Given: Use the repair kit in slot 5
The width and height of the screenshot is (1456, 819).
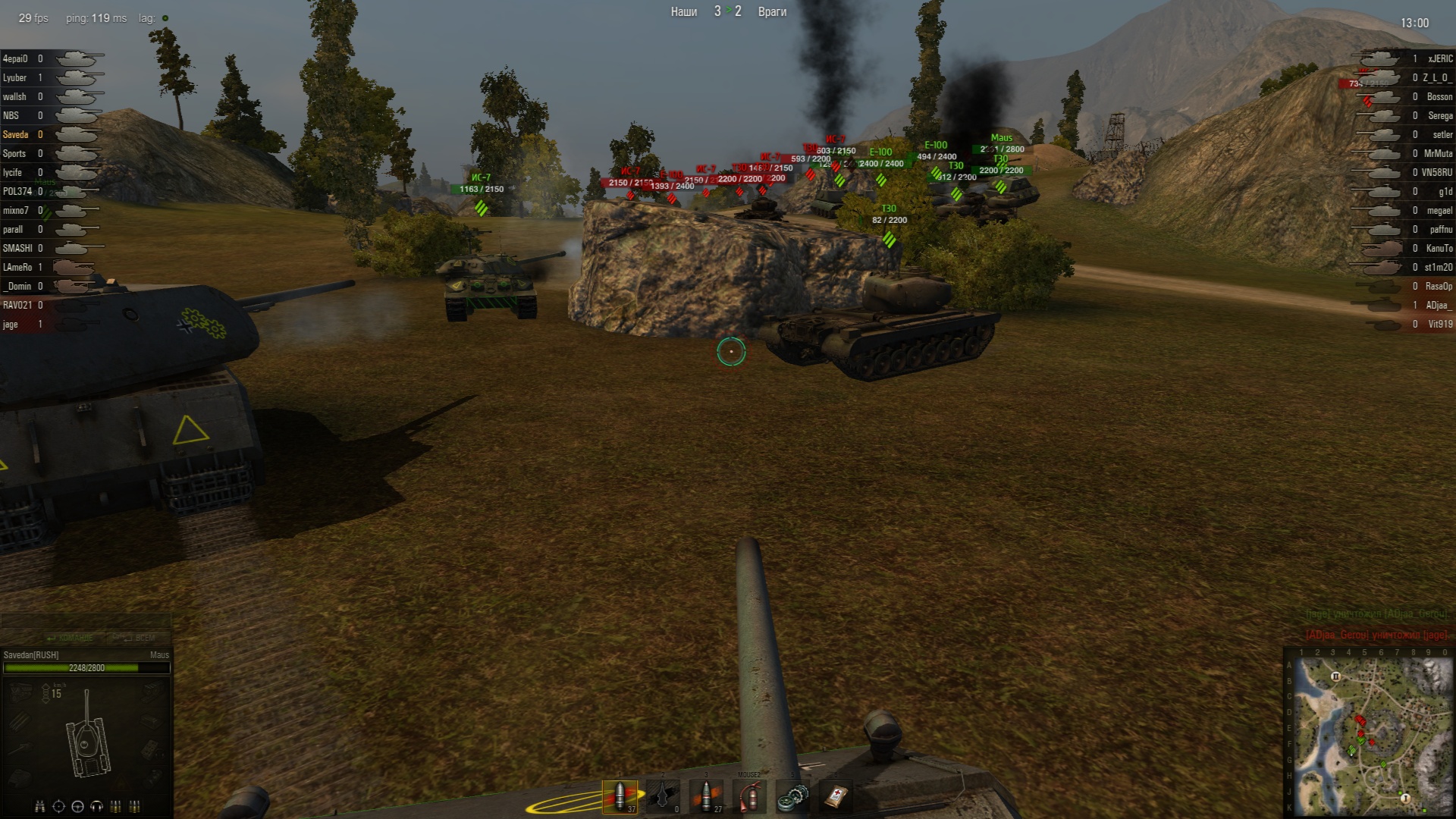Looking at the screenshot, I should click(x=792, y=796).
